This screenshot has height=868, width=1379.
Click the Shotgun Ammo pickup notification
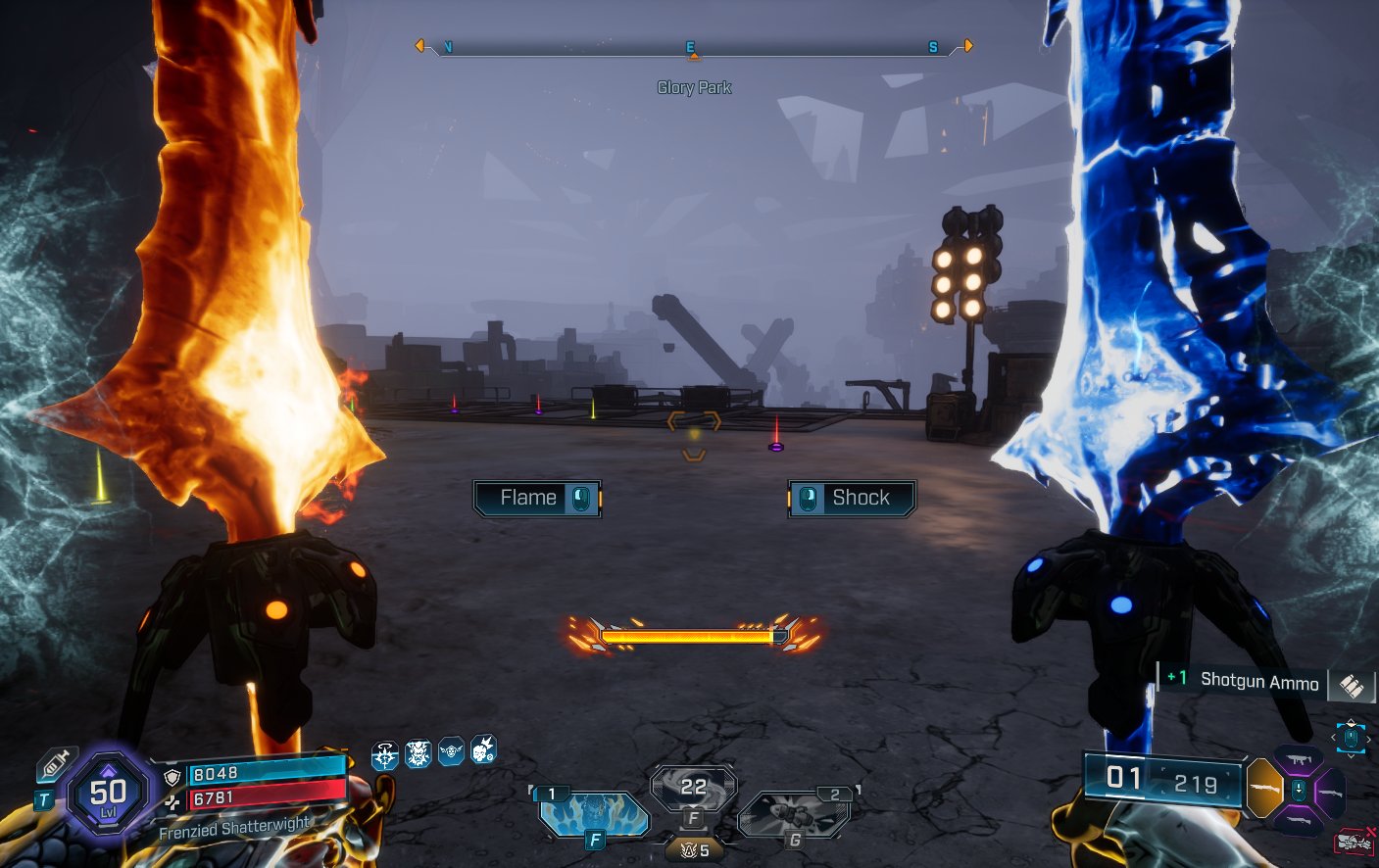point(1257,681)
